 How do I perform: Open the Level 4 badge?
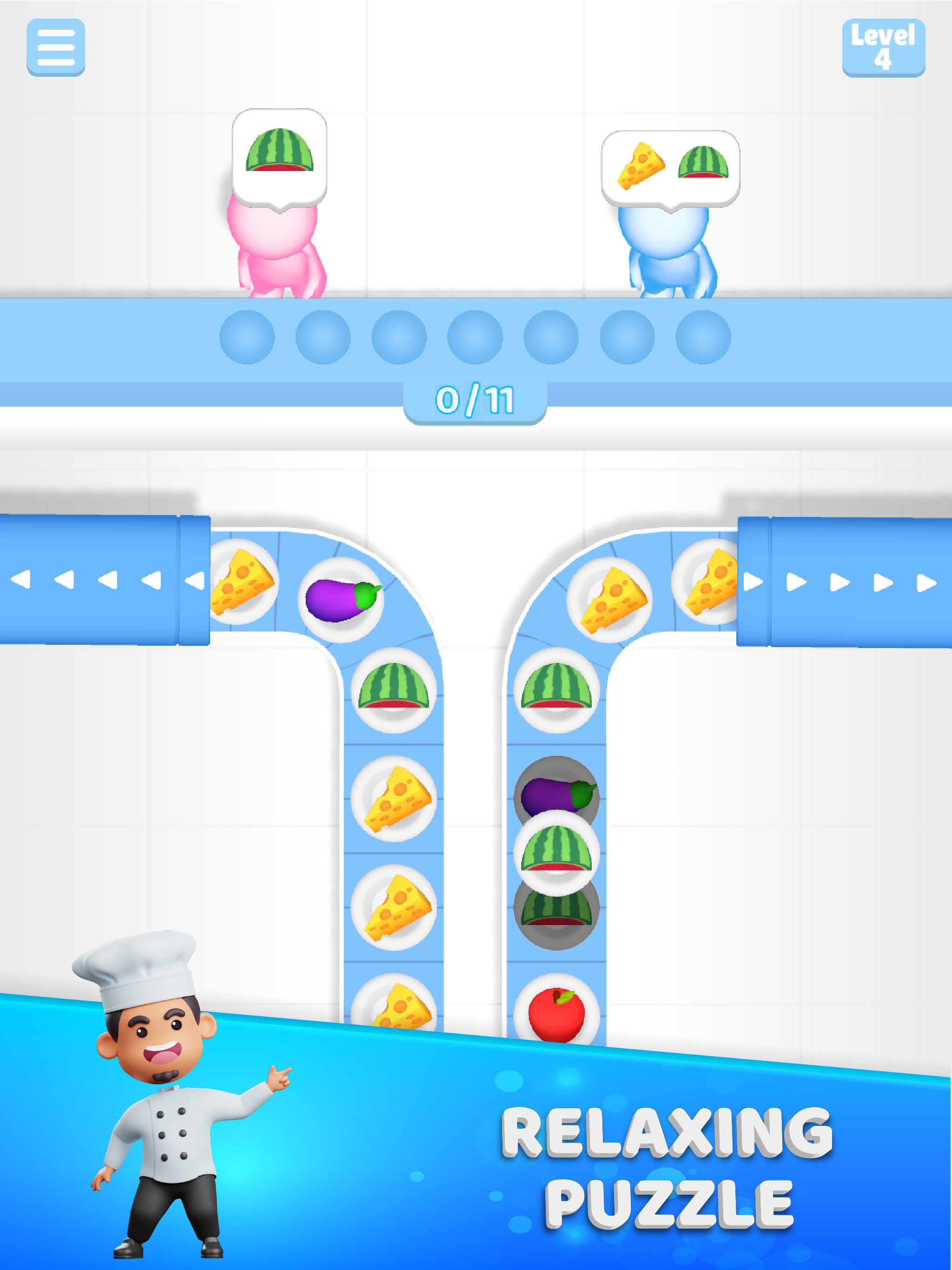pos(884,48)
